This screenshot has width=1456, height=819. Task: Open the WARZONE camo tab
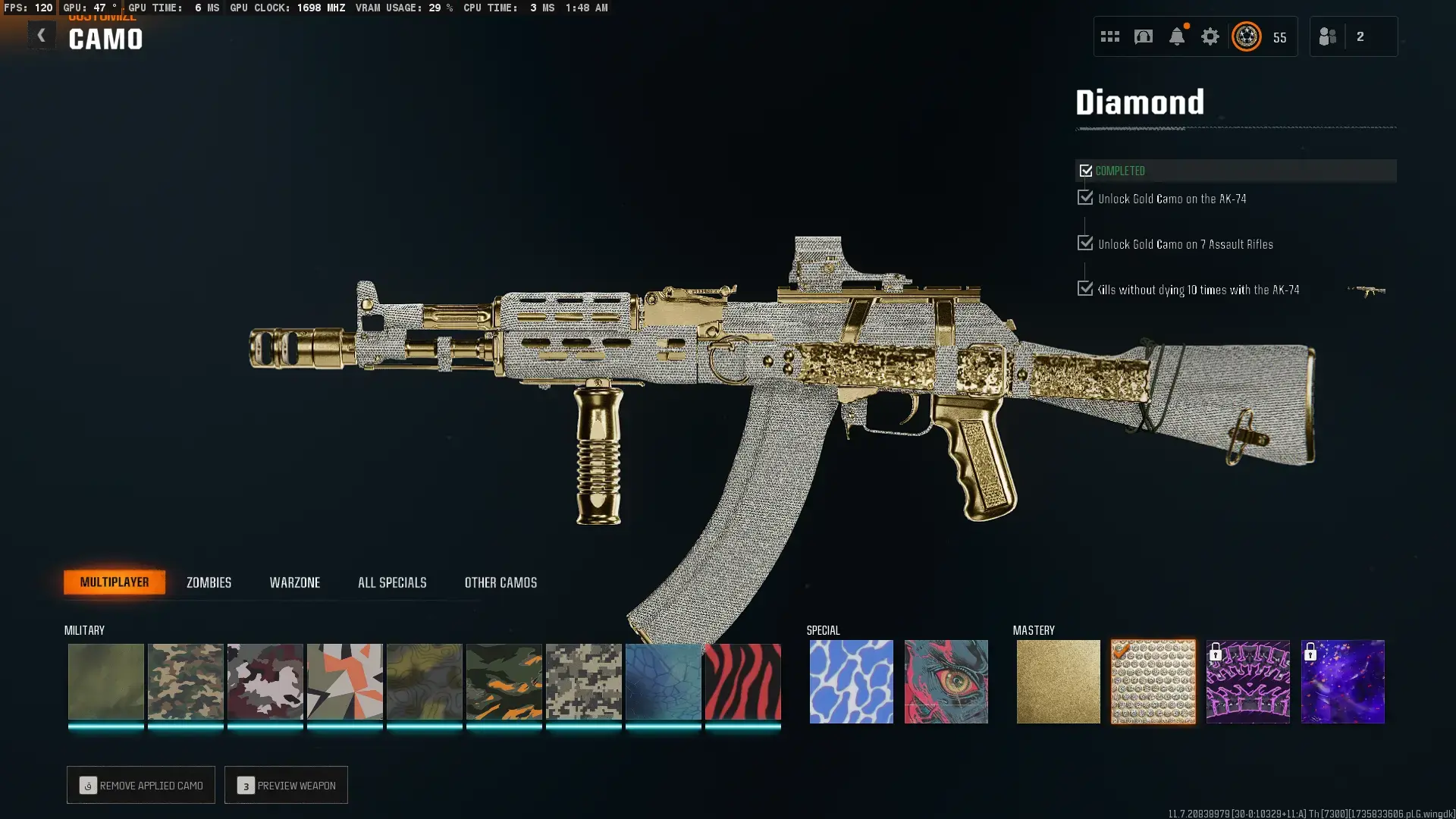(296, 582)
